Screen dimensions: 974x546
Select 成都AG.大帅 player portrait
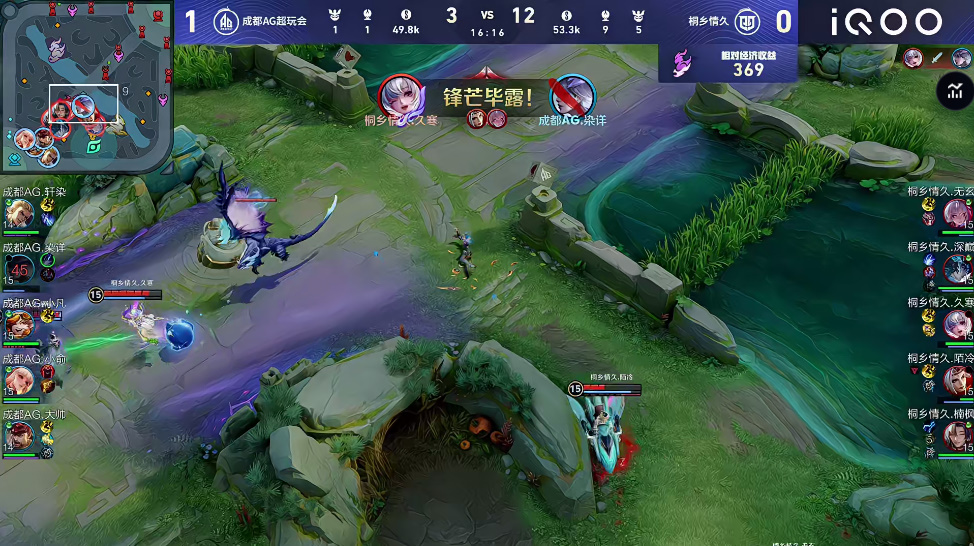point(19,435)
